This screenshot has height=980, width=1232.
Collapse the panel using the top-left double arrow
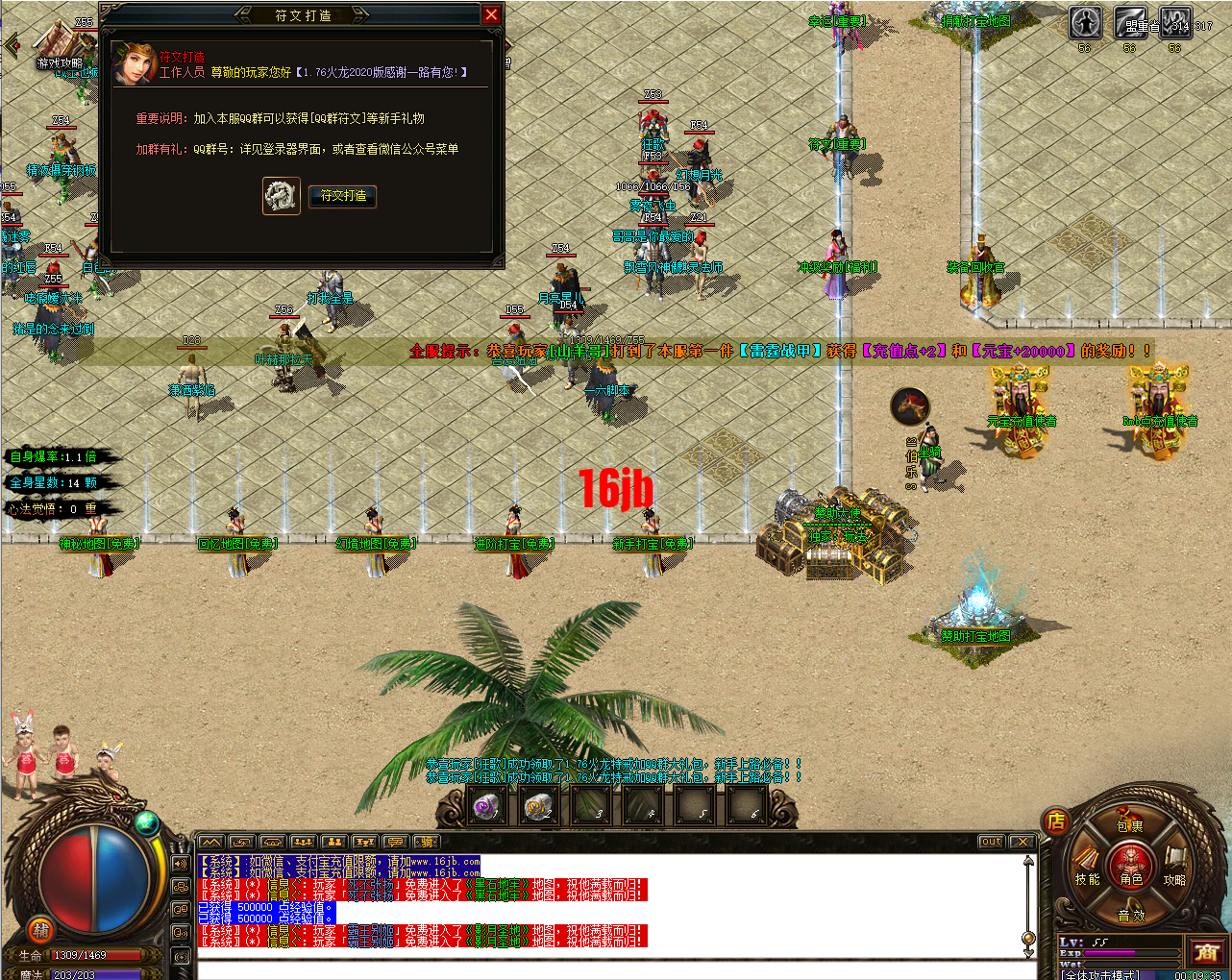click(11, 43)
